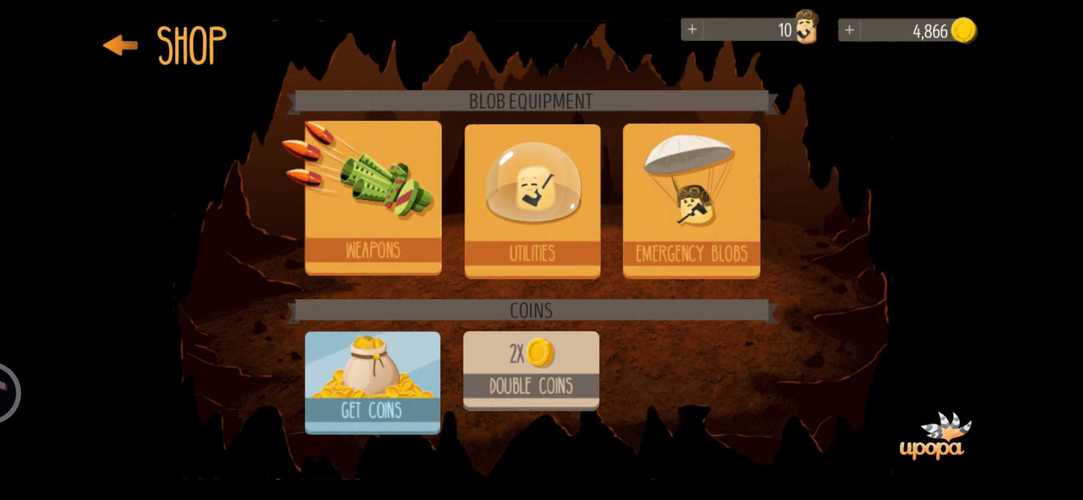This screenshot has height=500, width=1083.
Task: Choose the Emergency Blobs category
Action: point(691,200)
